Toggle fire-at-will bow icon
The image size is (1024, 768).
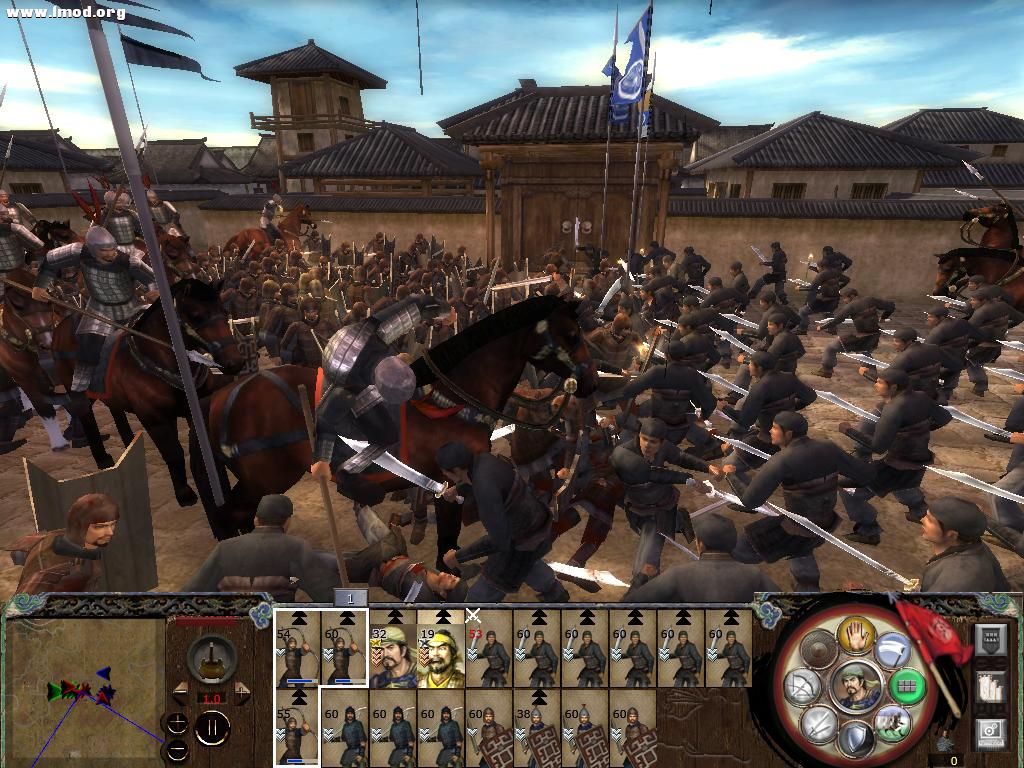pyautogui.click(x=803, y=686)
